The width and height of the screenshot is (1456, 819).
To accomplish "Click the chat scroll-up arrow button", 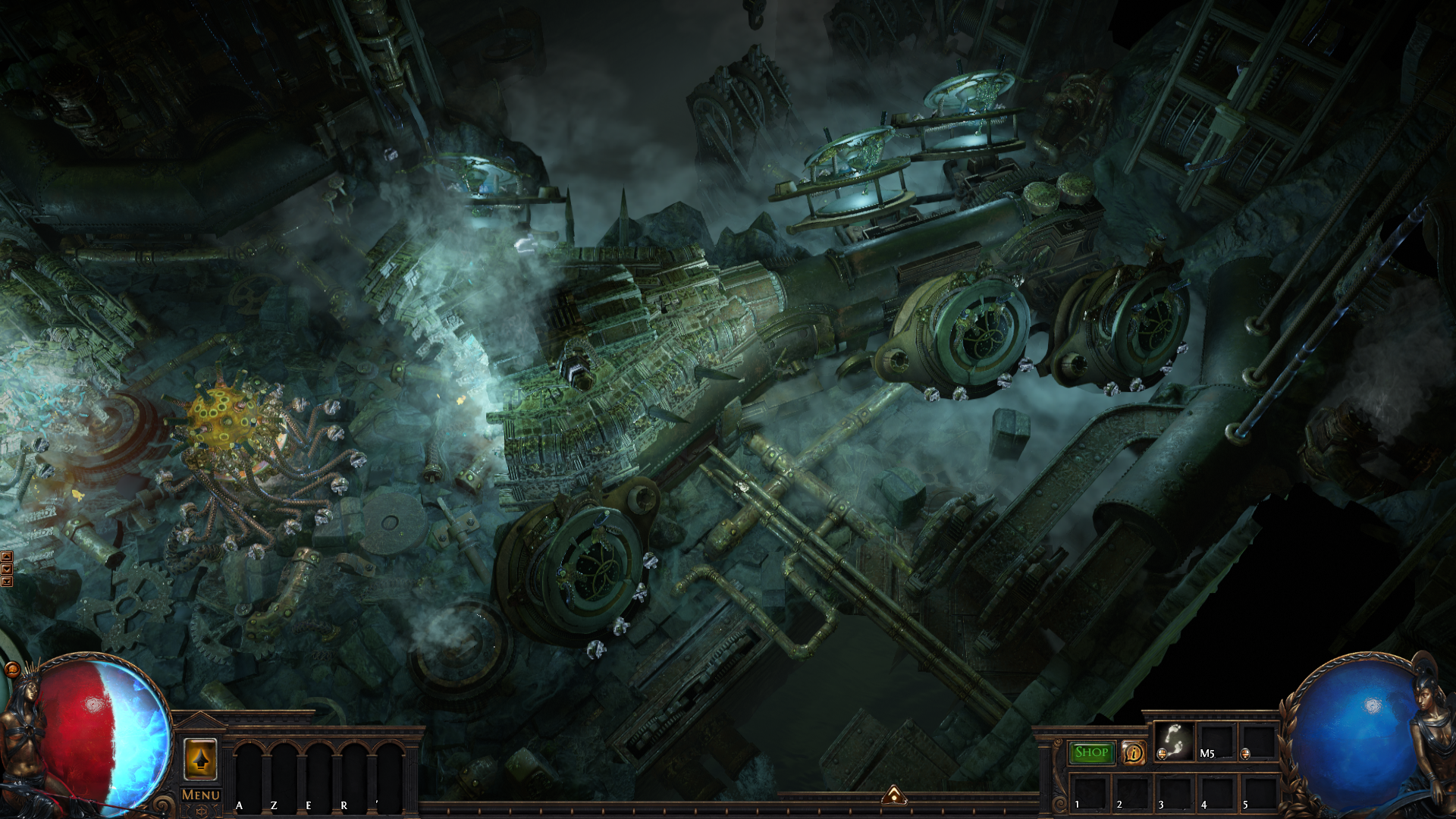I will (x=7, y=557).
